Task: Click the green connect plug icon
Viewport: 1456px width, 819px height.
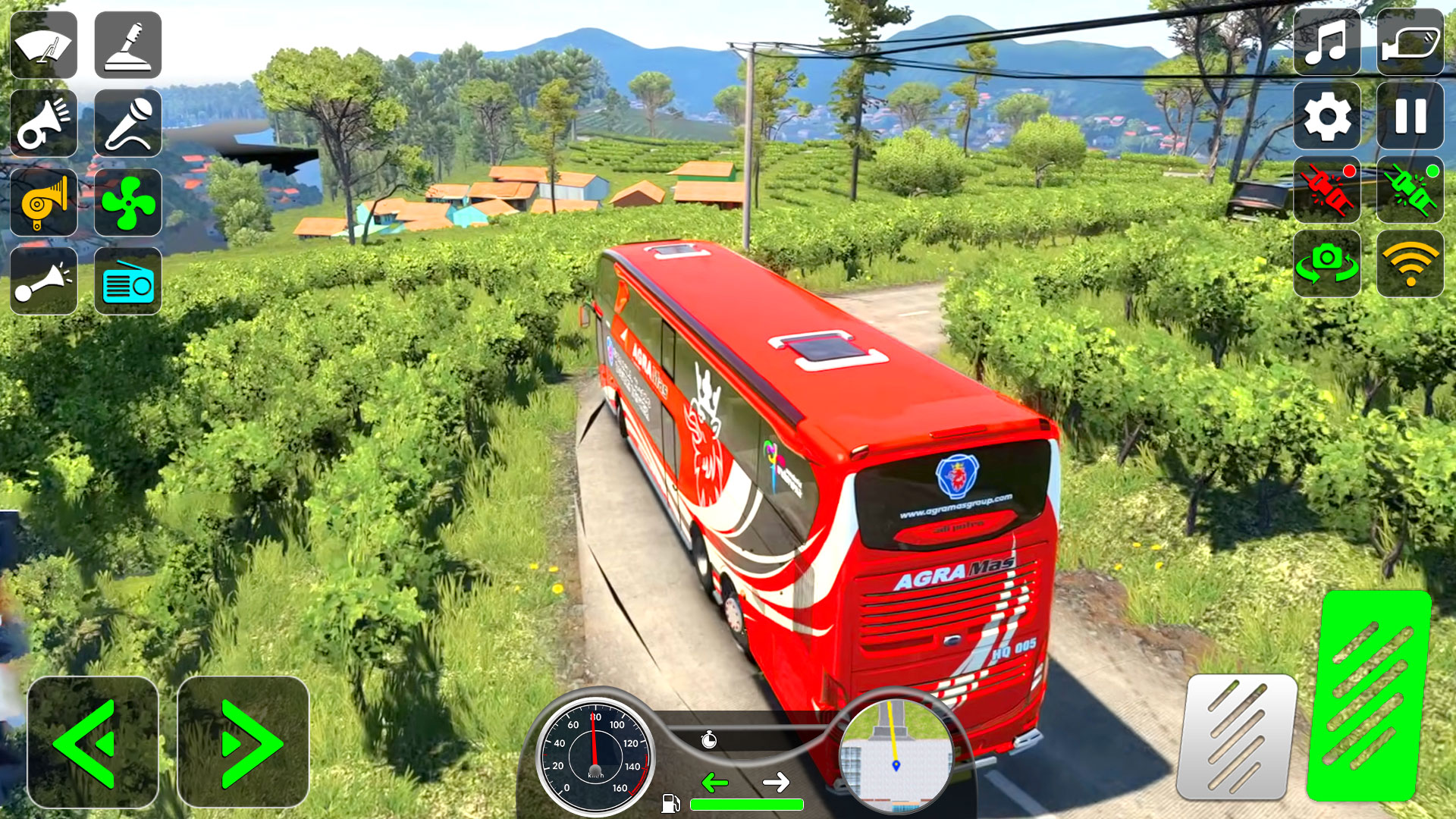Action: [x=1410, y=190]
